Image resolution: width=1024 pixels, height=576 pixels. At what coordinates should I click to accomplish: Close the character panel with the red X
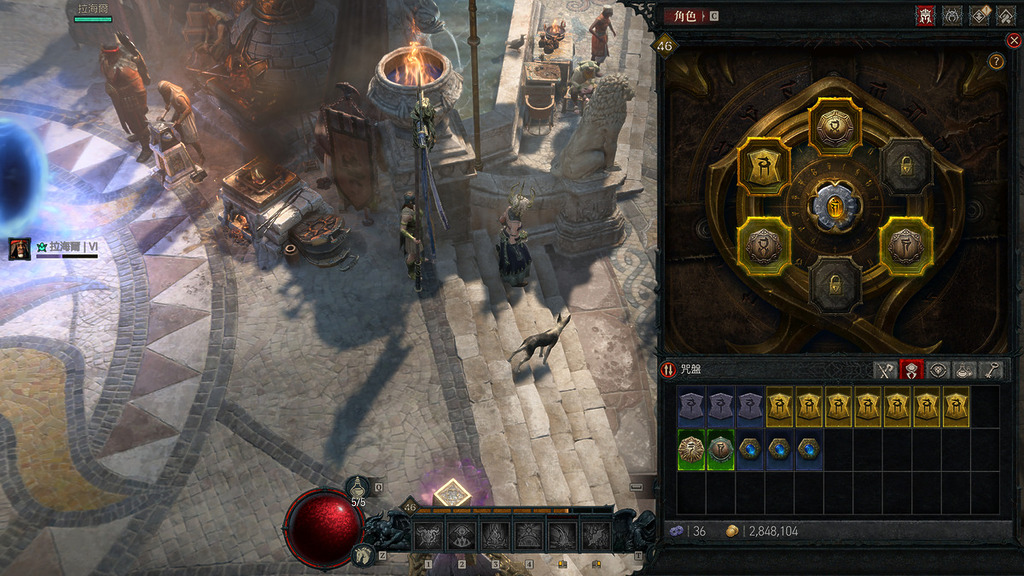click(x=1013, y=41)
